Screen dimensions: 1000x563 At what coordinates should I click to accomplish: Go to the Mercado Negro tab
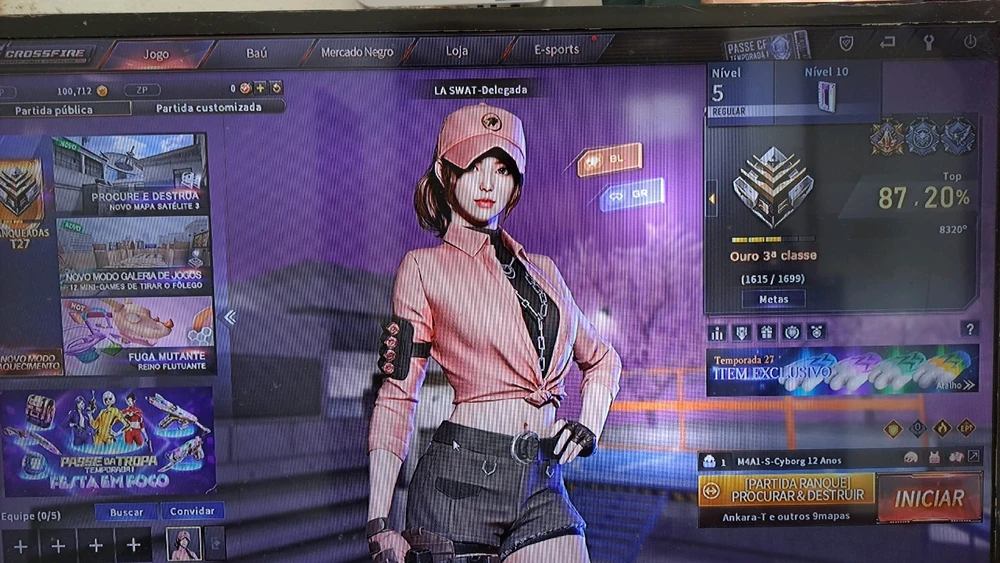point(356,52)
